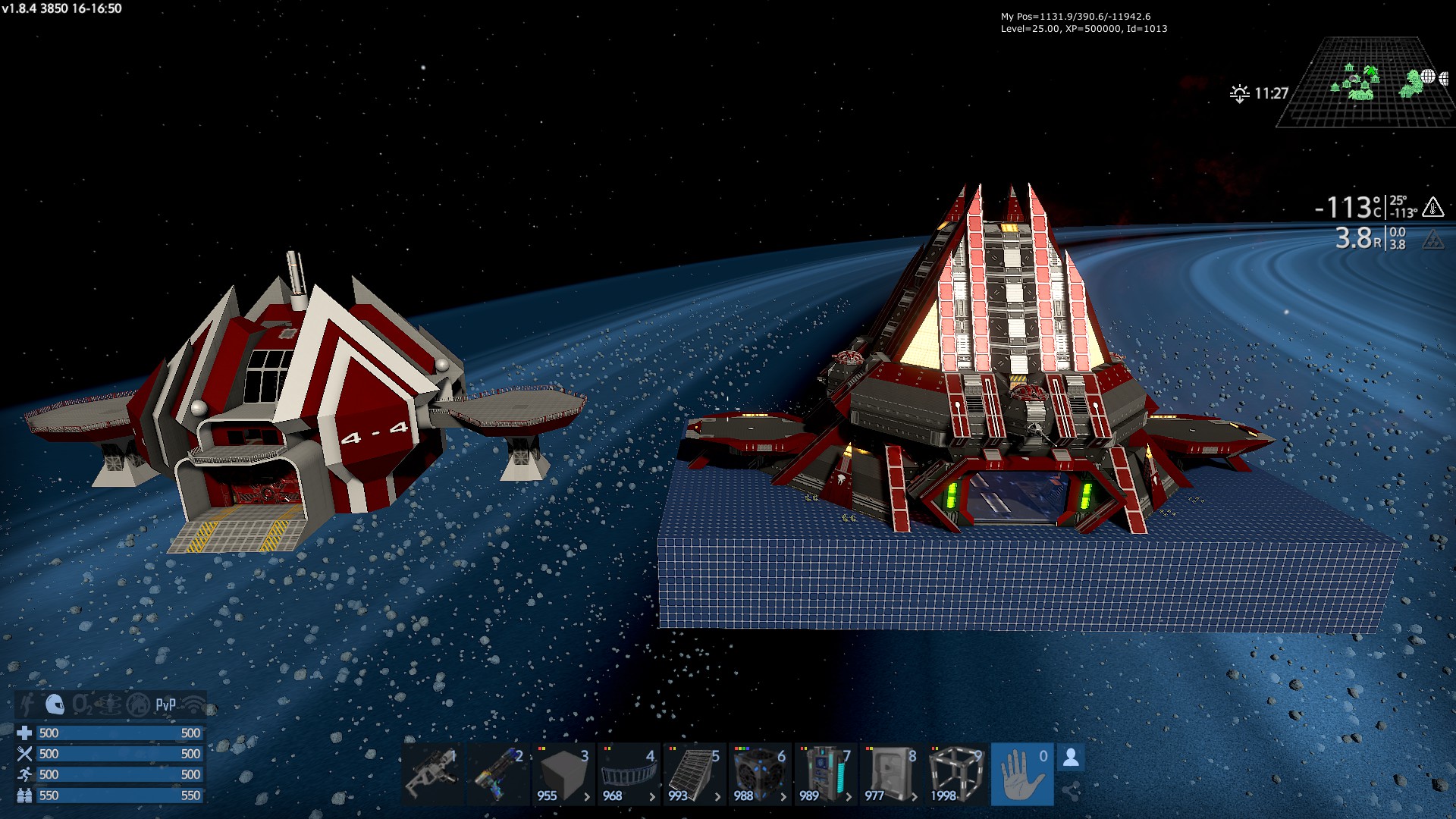This screenshot has width=1456, height=819.
Task: Choose the curved railing block in slot 4
Action: point(629,774)
